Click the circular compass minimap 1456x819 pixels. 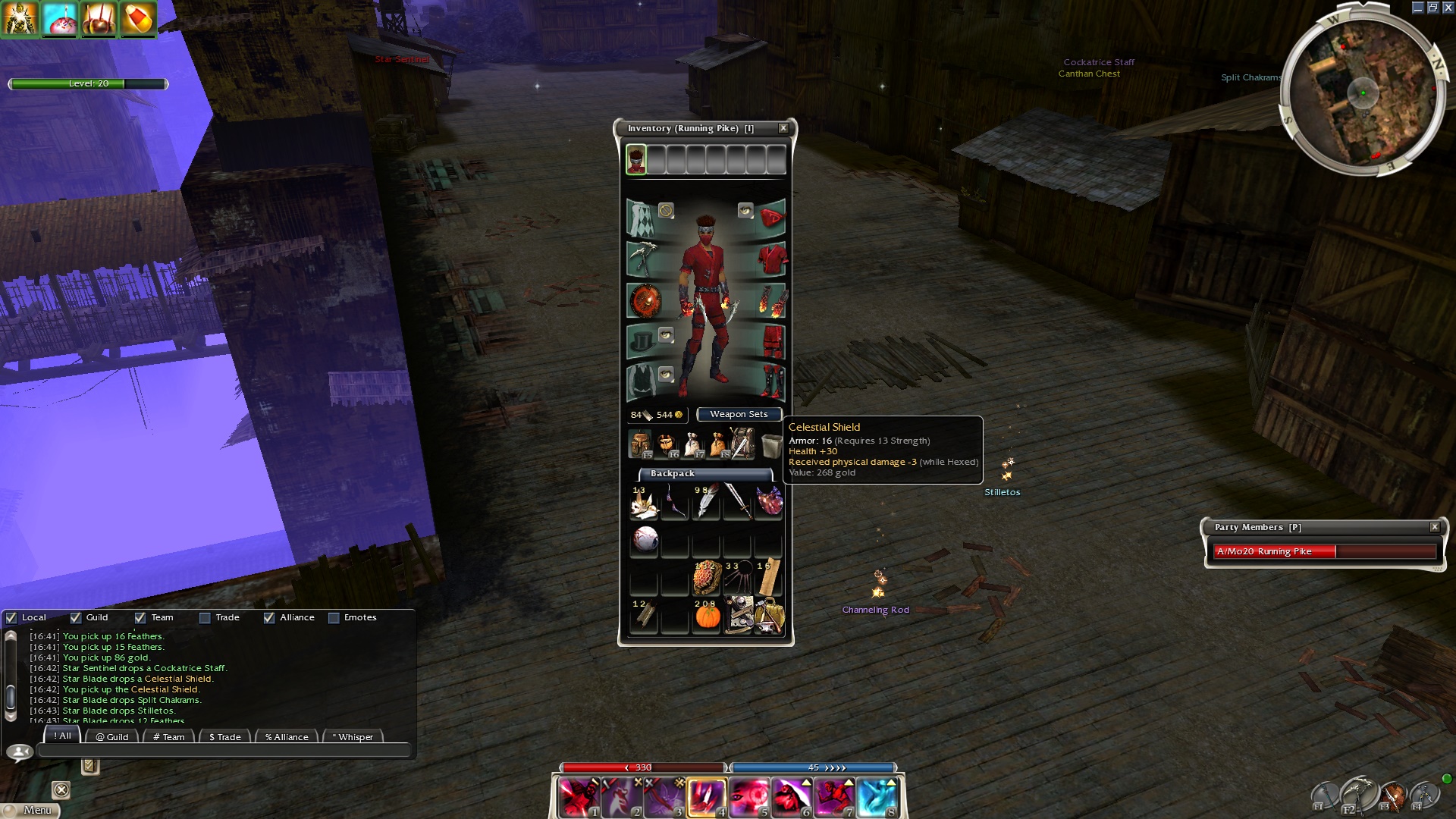(1363, 94)
